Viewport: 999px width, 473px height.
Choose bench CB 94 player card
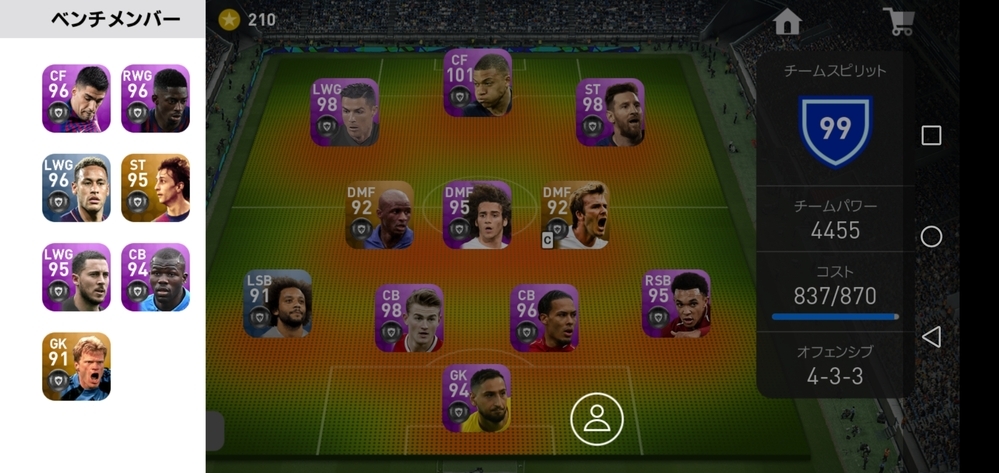point(155,277)
